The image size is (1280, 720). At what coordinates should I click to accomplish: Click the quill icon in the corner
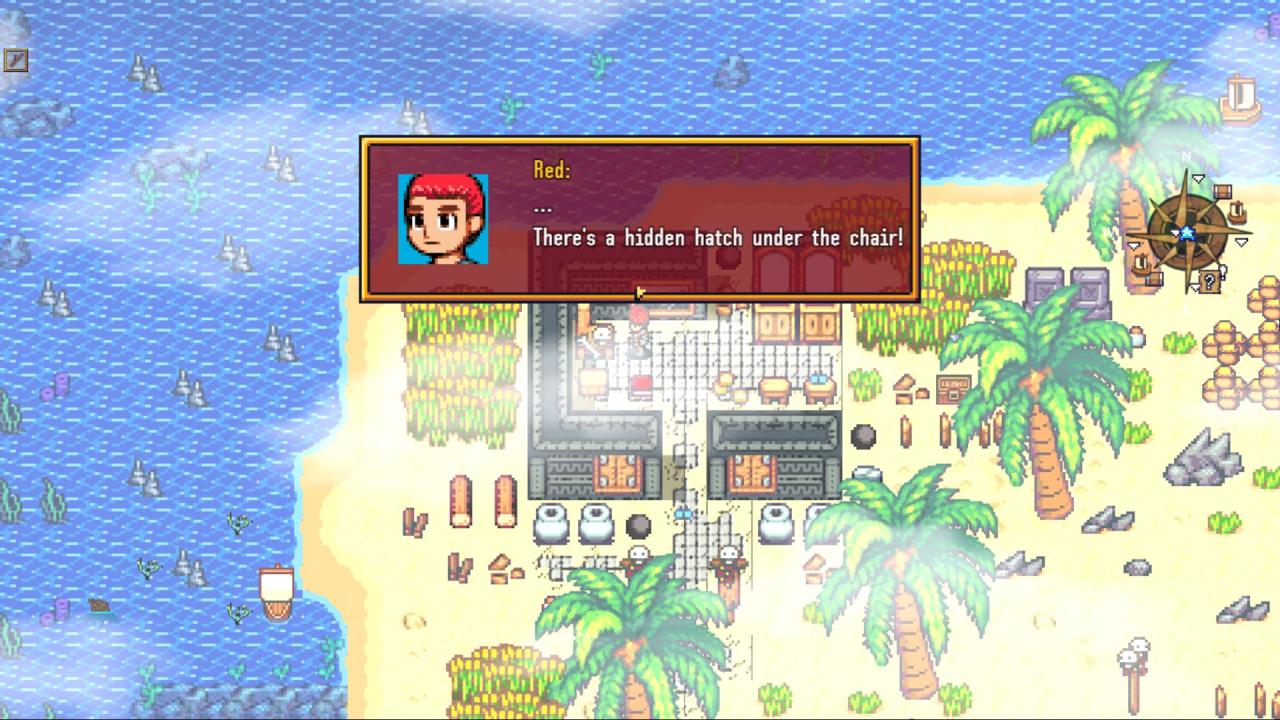pos(15,60)
